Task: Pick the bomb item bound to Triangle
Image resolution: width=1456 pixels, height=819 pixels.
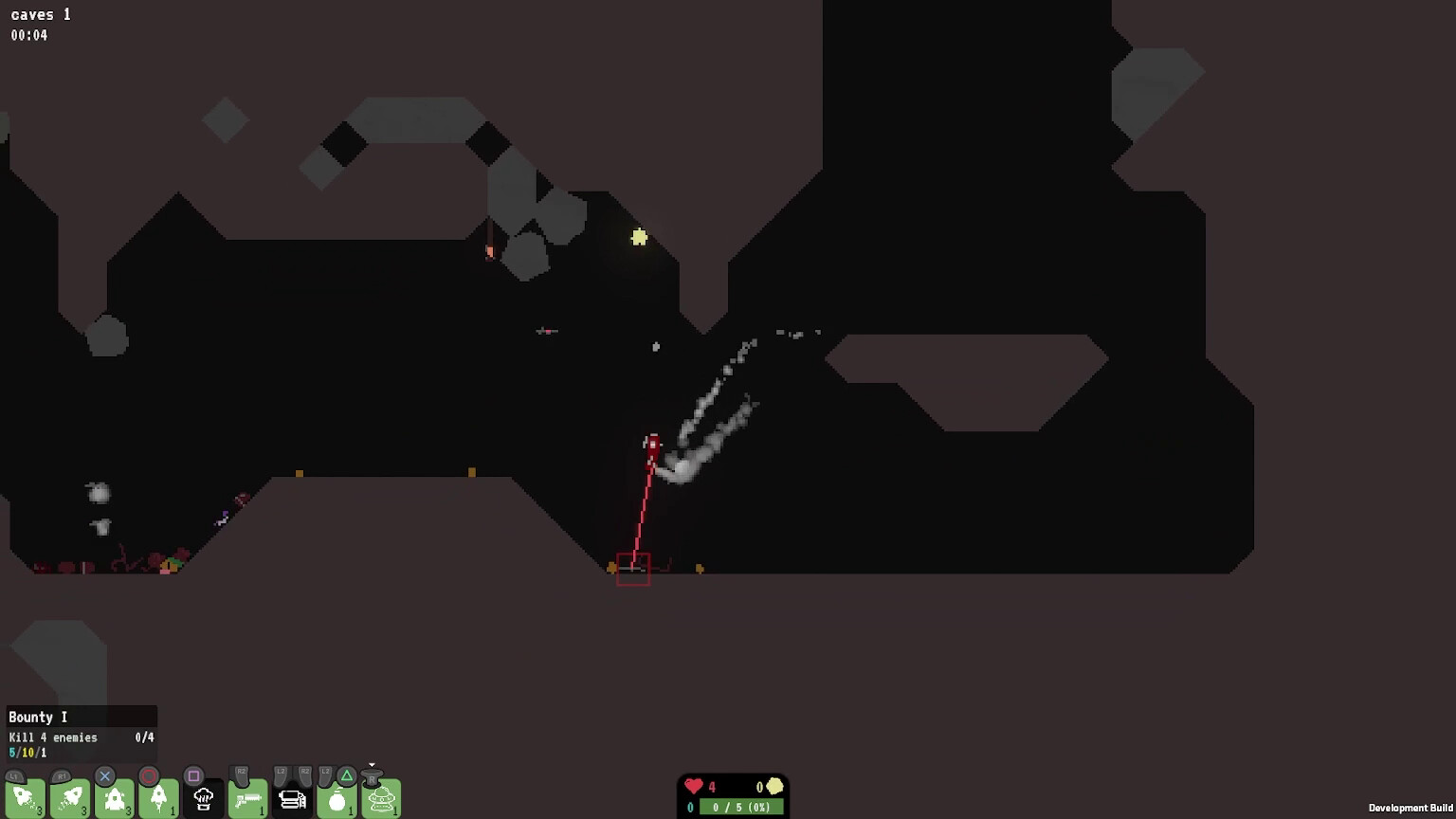Action: 337,799
